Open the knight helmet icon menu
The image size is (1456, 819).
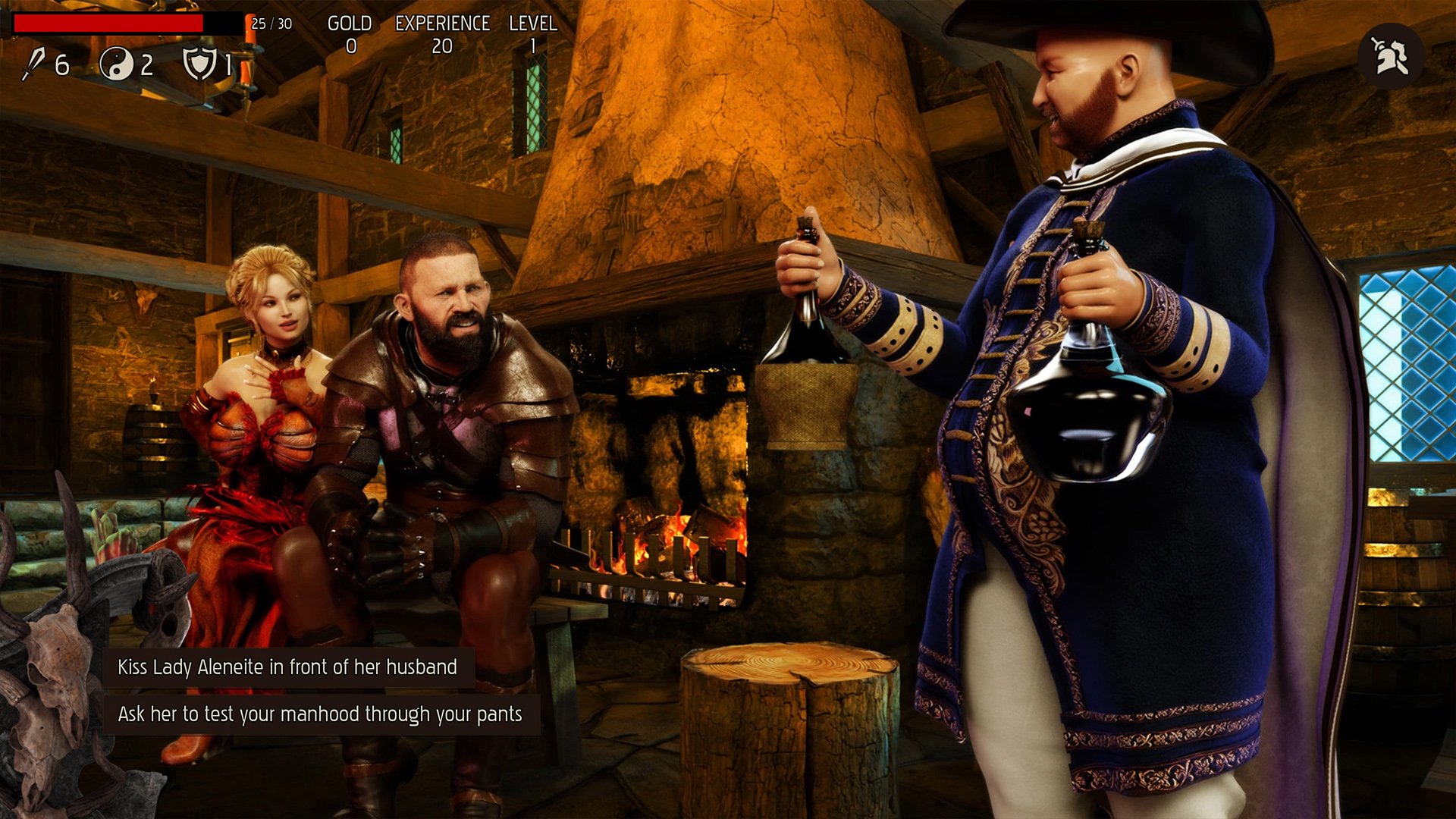[1391, 56]
